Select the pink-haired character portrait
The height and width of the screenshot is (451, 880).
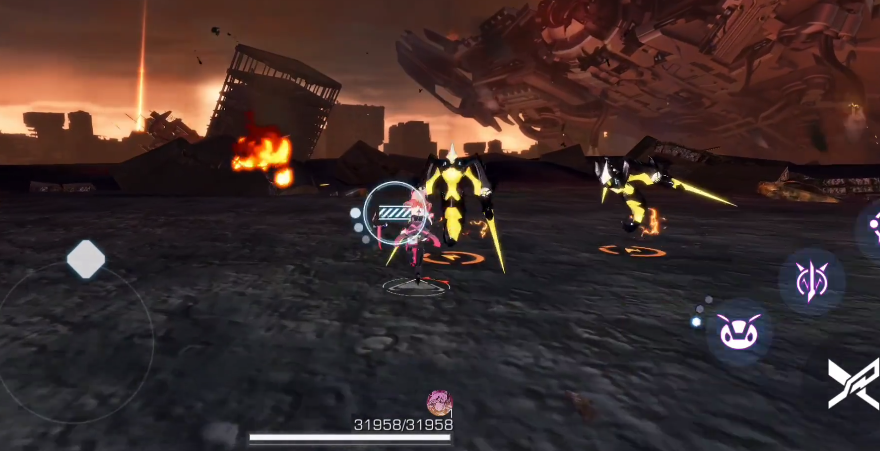(x=439, y=403)
